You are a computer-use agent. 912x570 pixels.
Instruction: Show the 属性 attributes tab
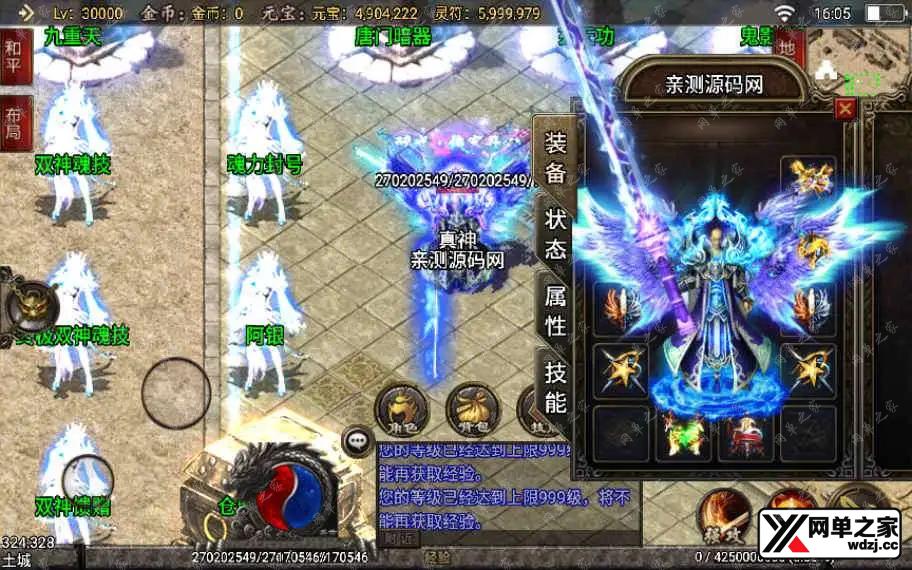pos(555,310)
